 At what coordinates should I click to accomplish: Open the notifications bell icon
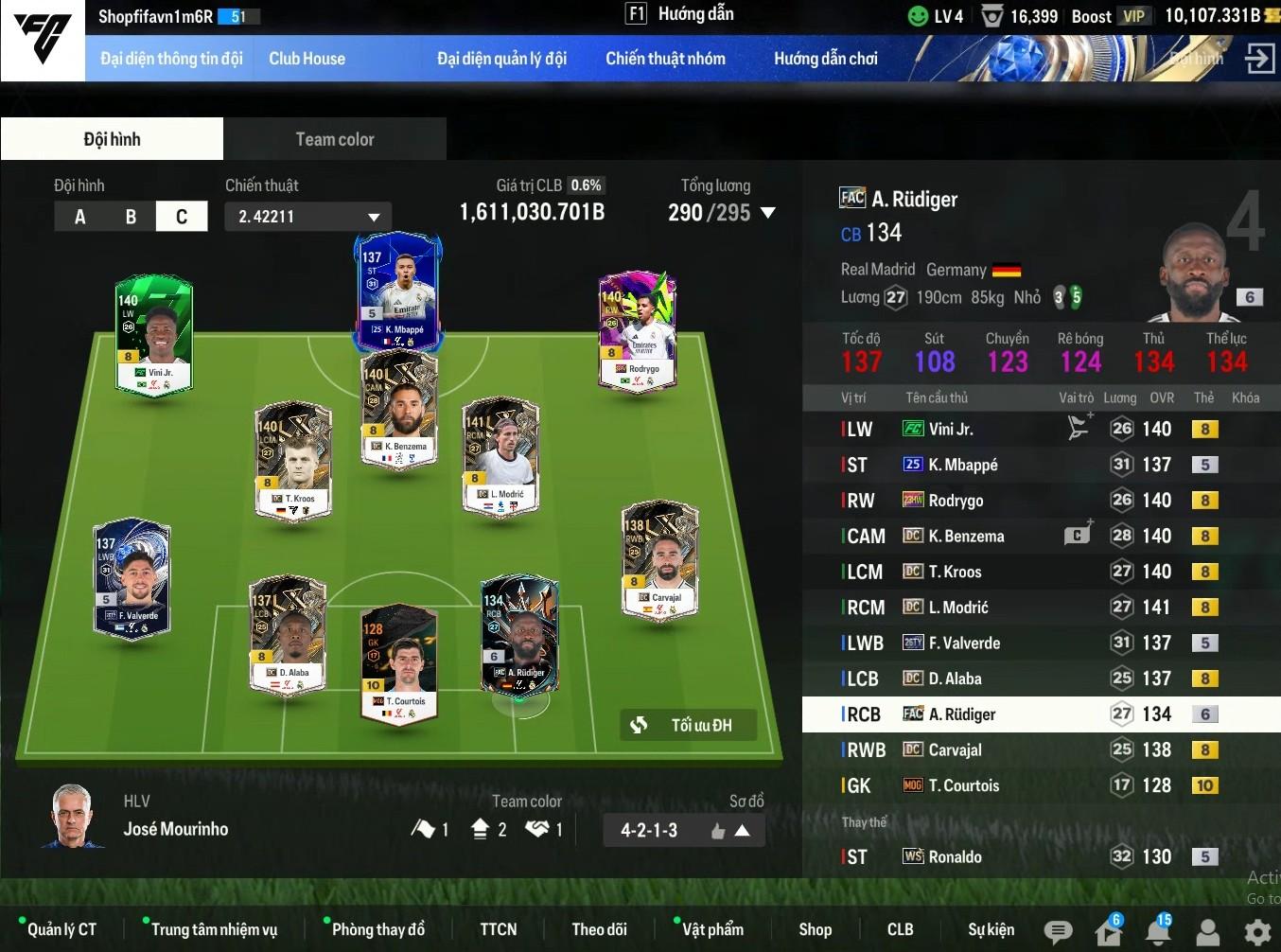[x=1157, y=932]
